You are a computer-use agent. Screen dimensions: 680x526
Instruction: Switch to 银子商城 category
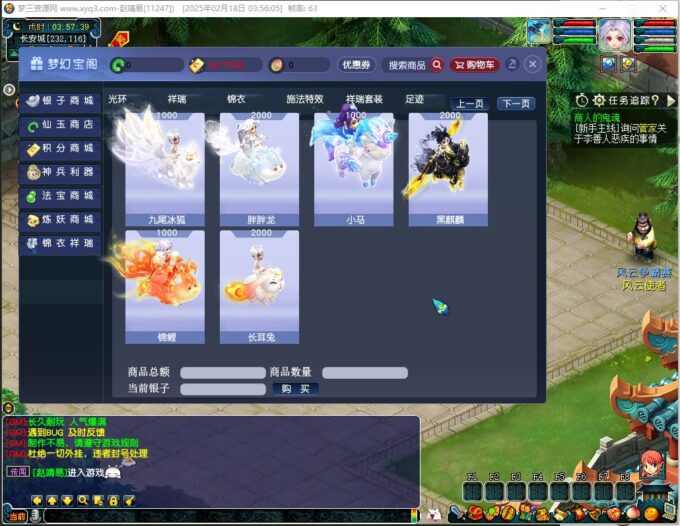(x=60, y=101)
